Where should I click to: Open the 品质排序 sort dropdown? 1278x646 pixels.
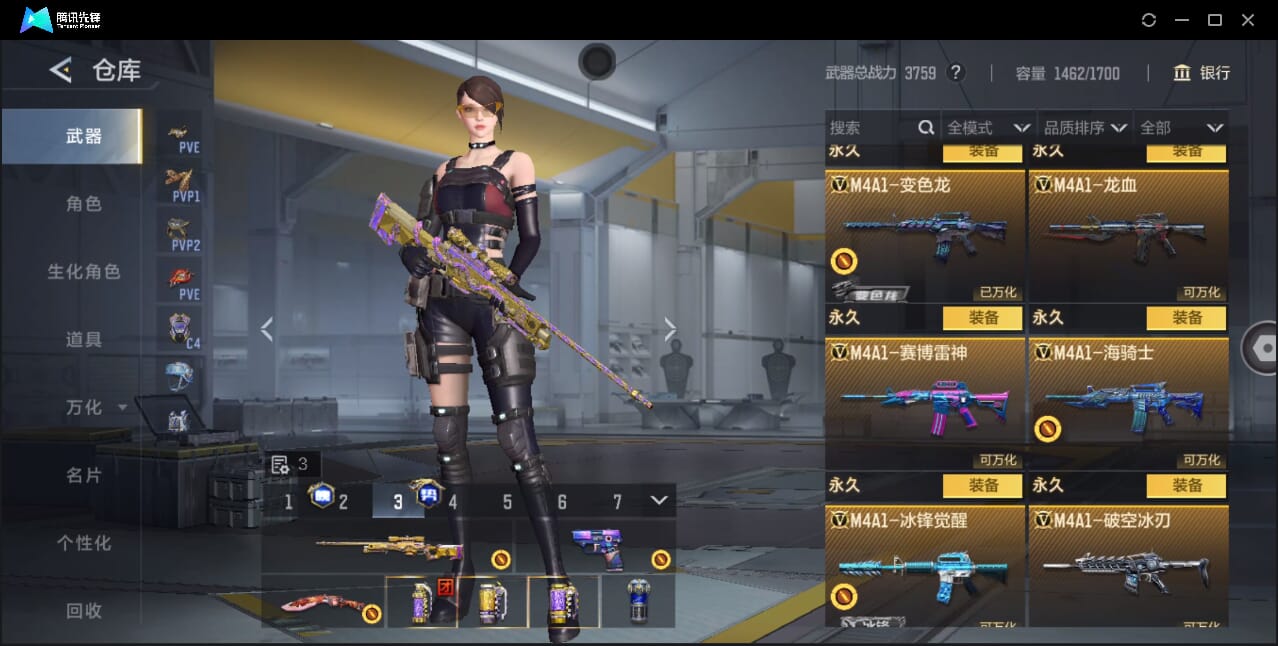point(1085,128)
